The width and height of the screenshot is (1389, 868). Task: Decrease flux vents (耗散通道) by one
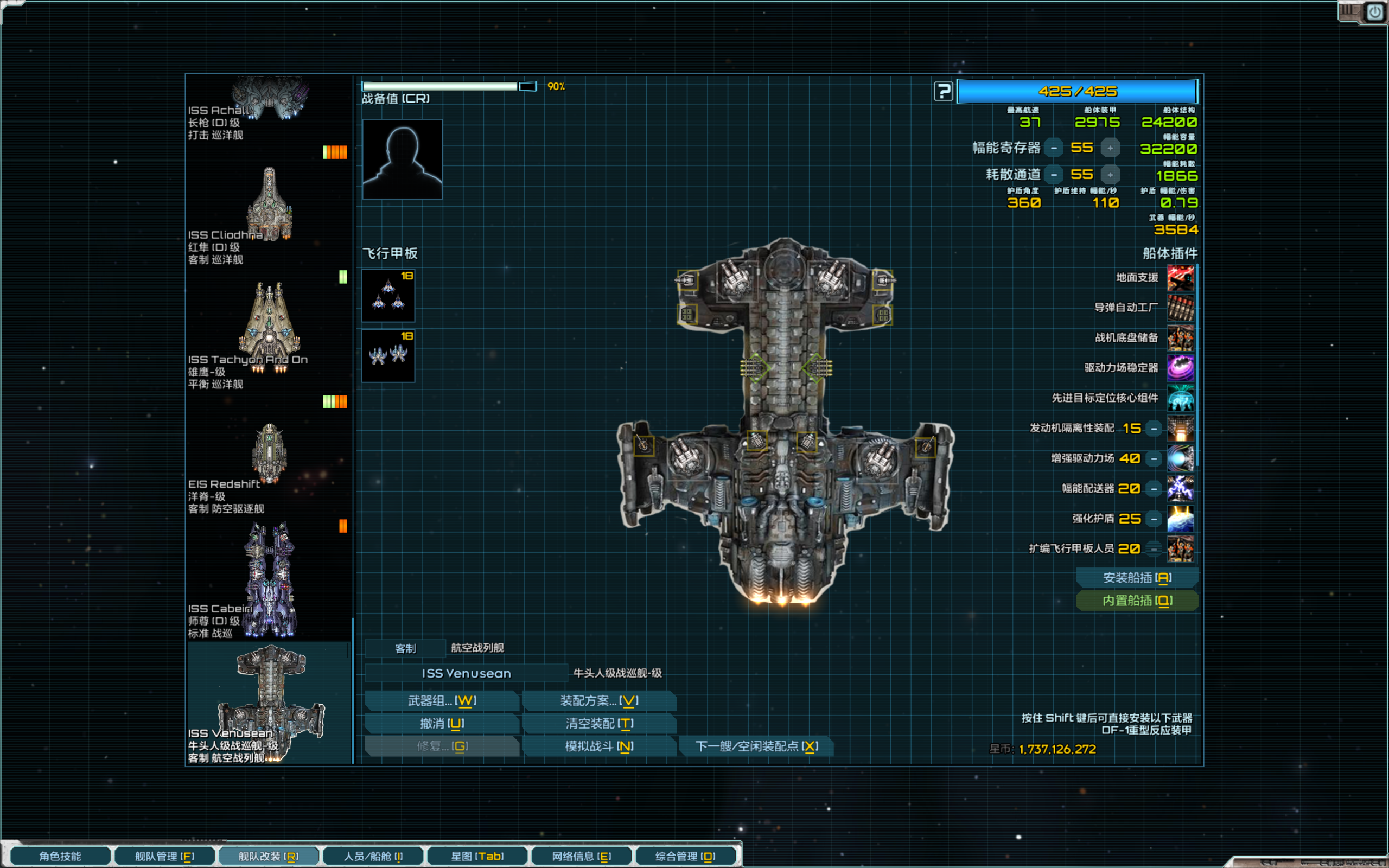[x=1054, y=175]
